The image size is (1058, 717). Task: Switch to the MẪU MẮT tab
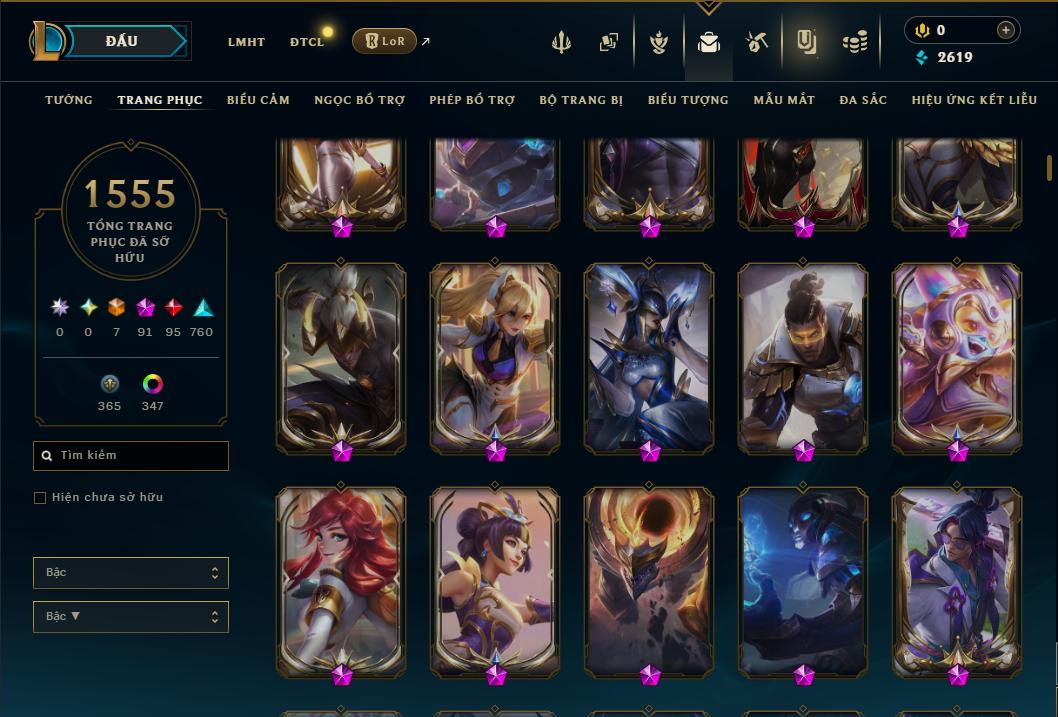pos(784,100)
